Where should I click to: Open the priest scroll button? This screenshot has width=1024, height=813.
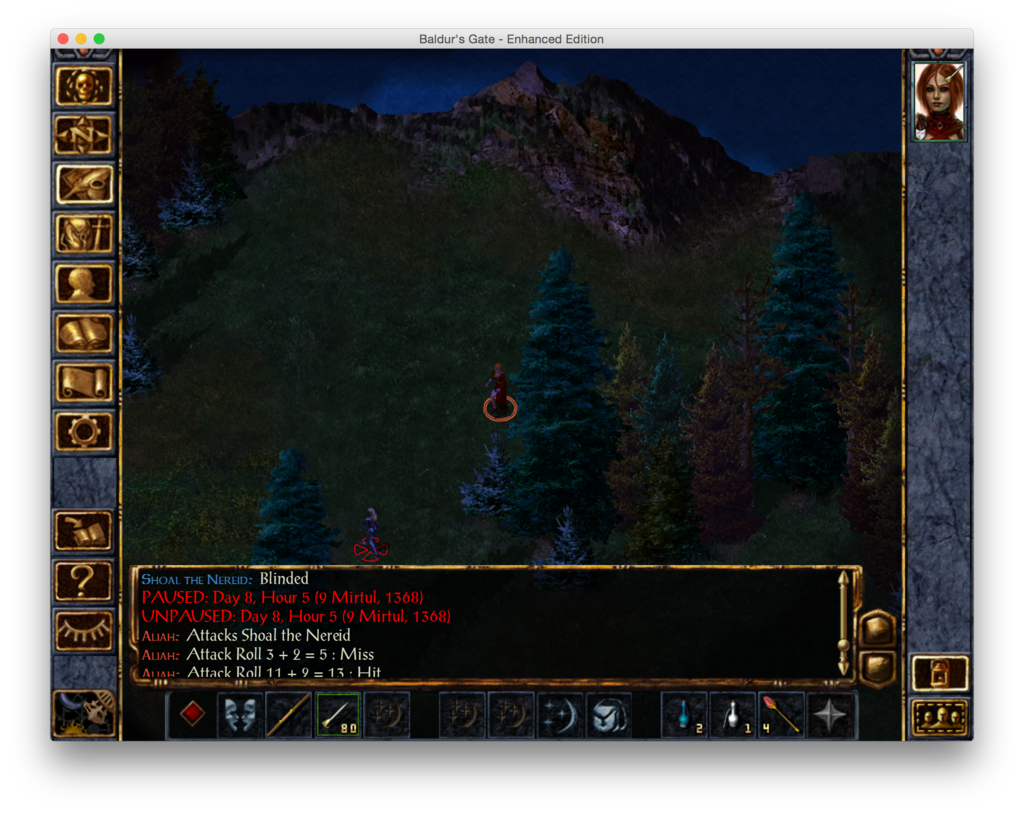click(84, 382)
